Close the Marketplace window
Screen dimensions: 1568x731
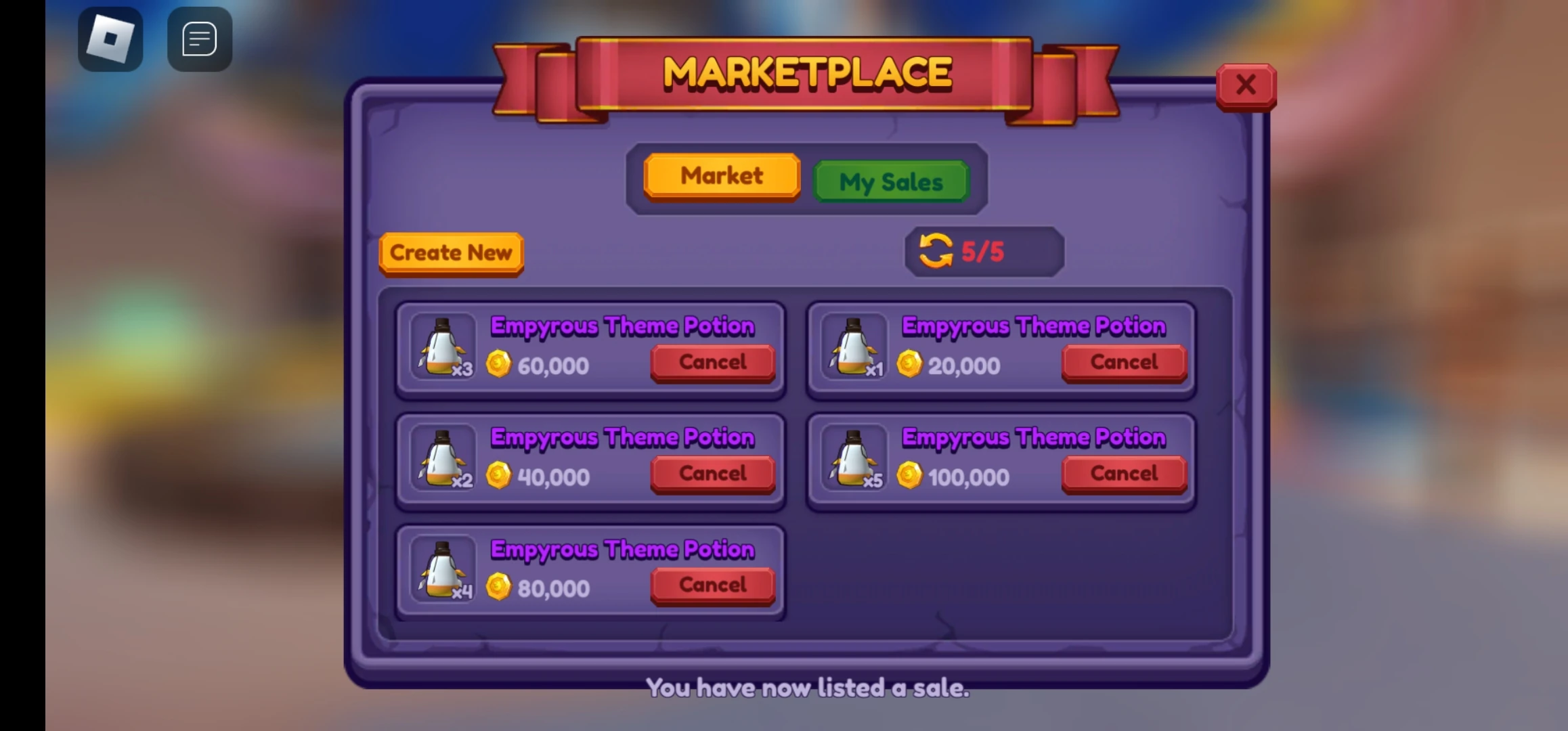(1245, 84)
